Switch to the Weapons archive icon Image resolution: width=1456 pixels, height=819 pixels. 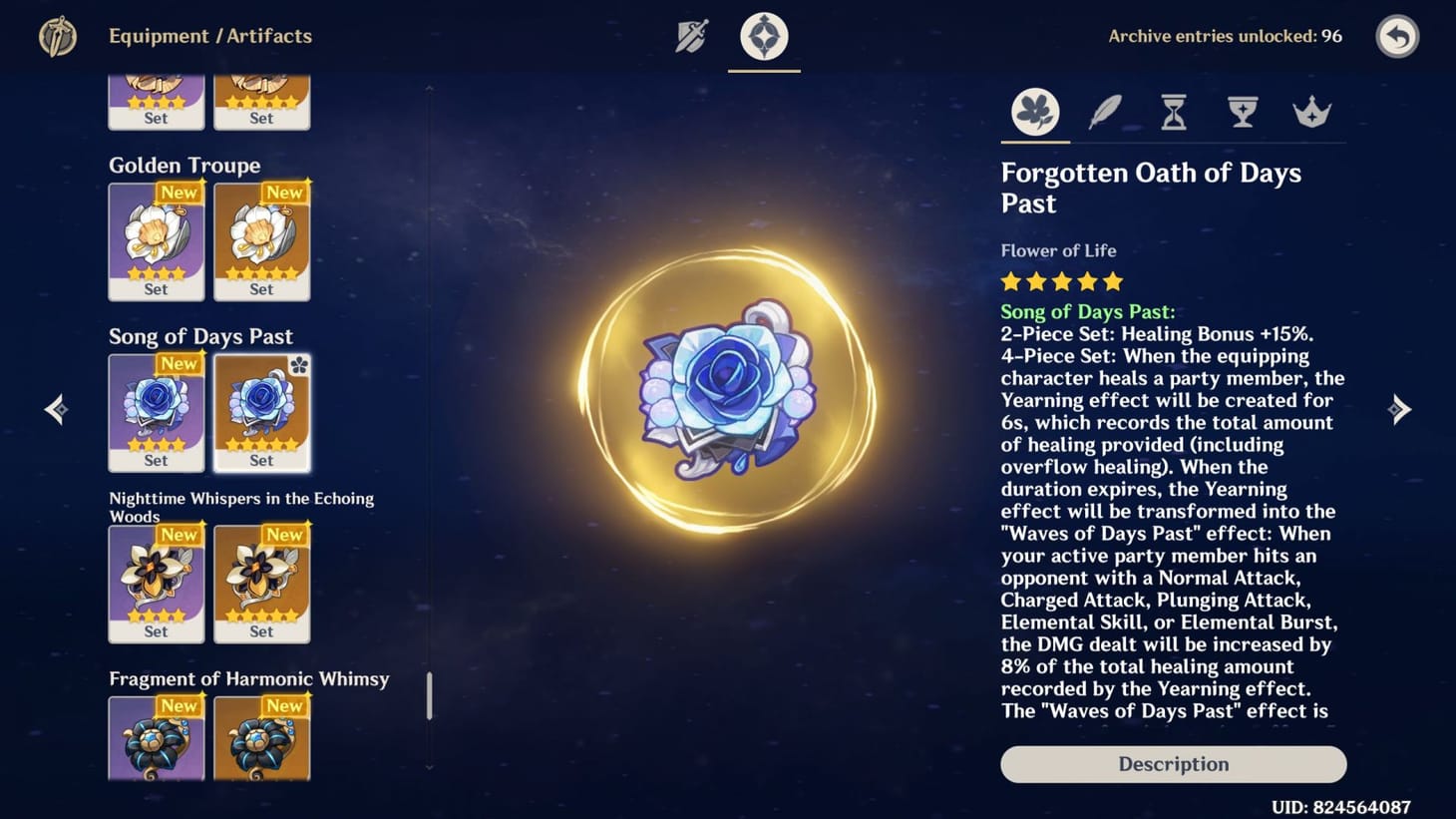(x=692, y=35)
